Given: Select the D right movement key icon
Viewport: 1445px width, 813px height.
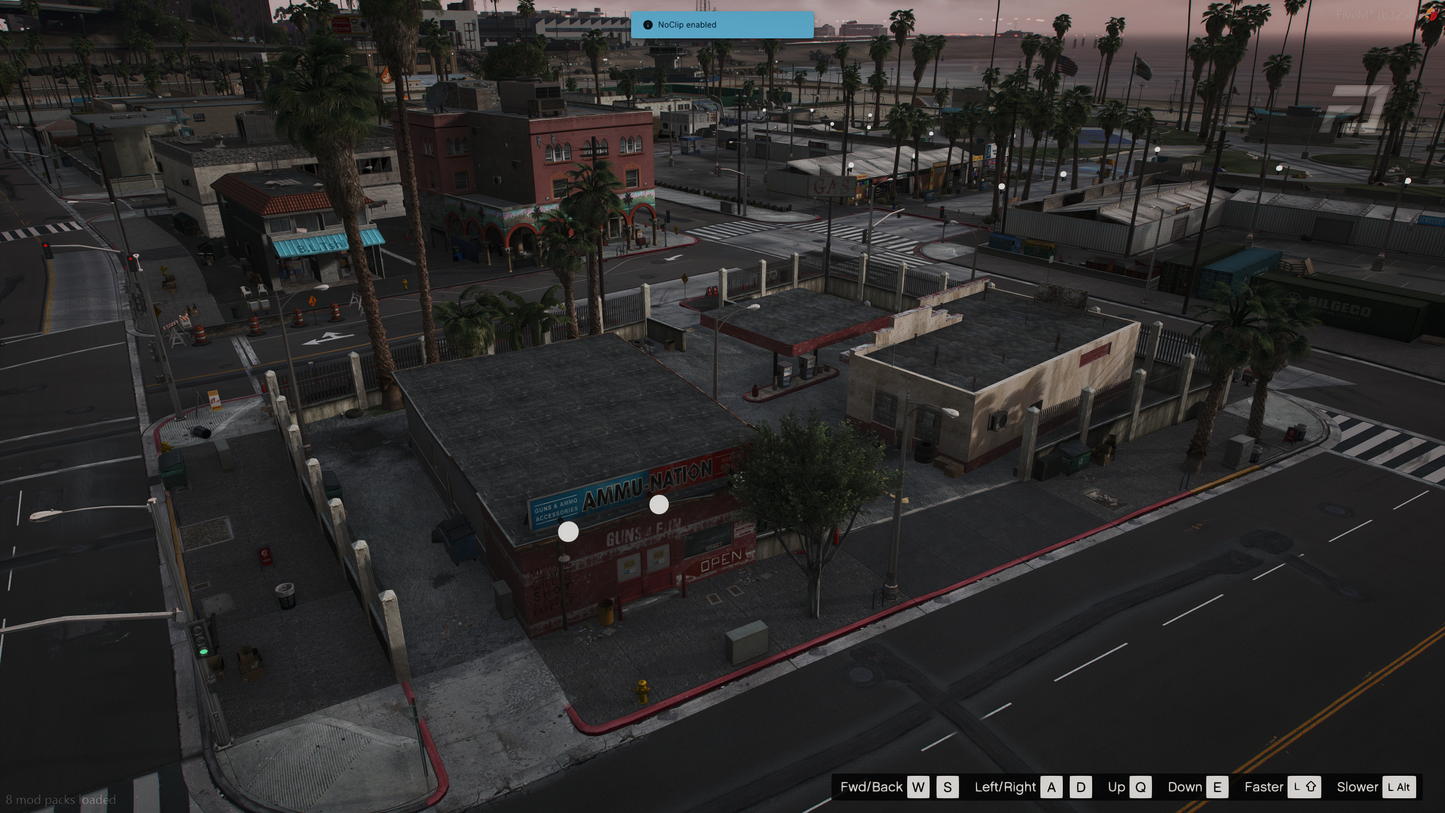Looking at the screenshot, I should 1080,787.
